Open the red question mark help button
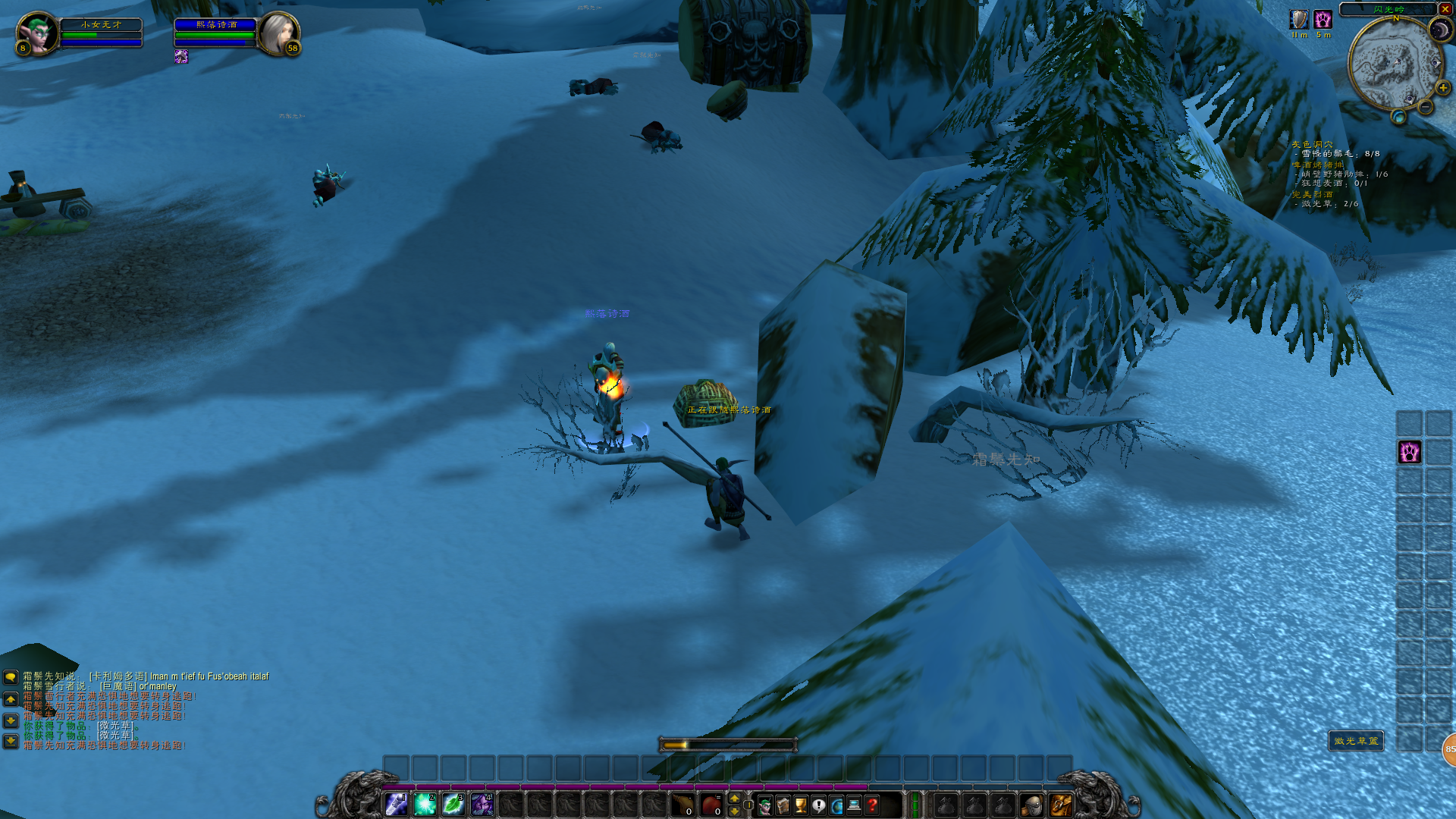Image resolution: width=1456 pixels, height=819 pixels. (x=873, y=805)
